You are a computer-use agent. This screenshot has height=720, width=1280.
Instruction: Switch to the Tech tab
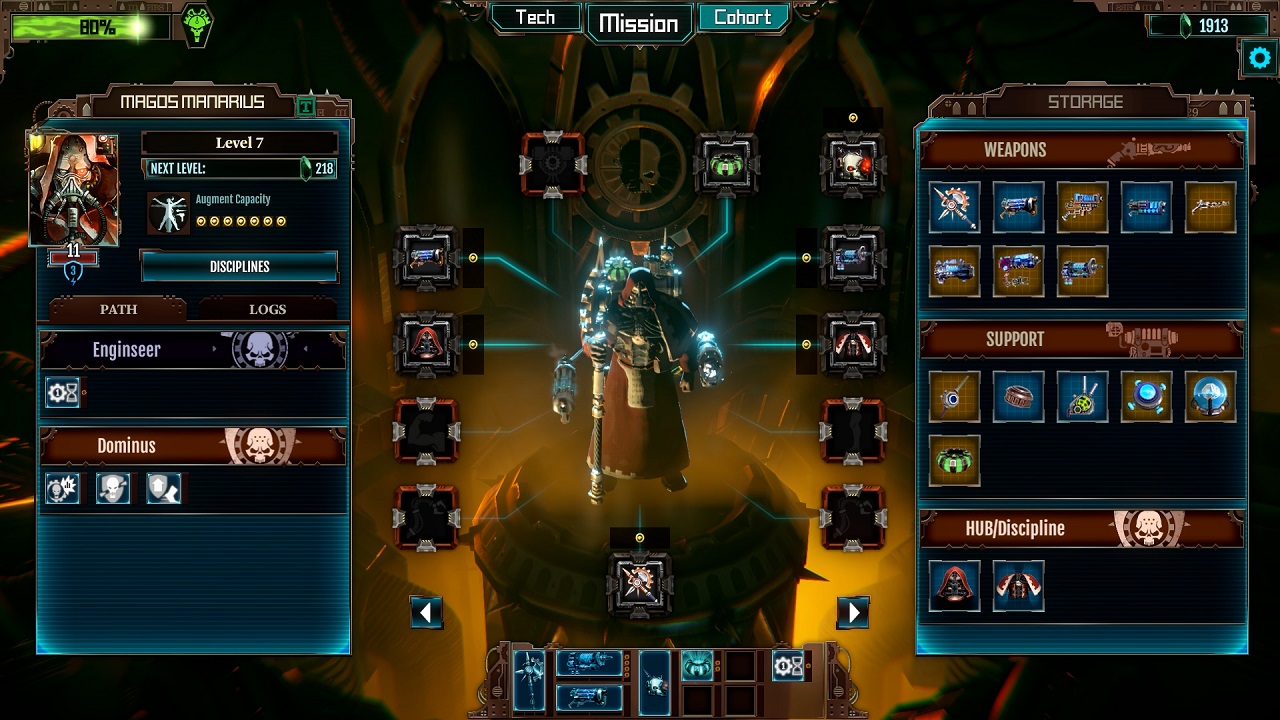pyautogui.click(x=535, y=18)
